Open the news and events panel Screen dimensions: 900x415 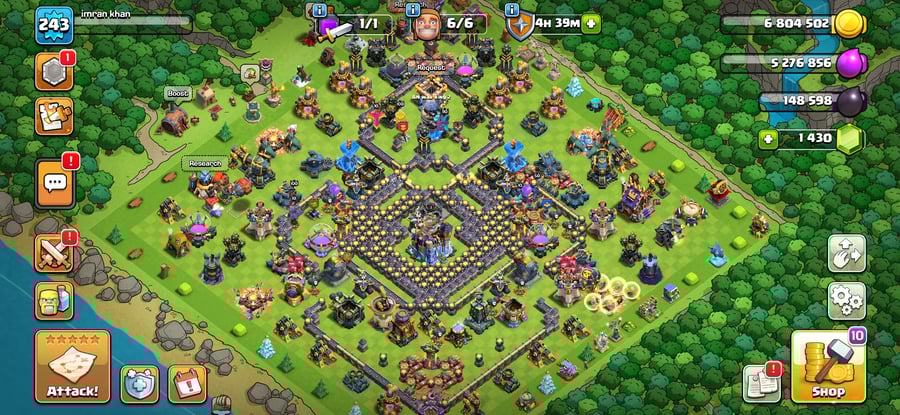point(53,116)
